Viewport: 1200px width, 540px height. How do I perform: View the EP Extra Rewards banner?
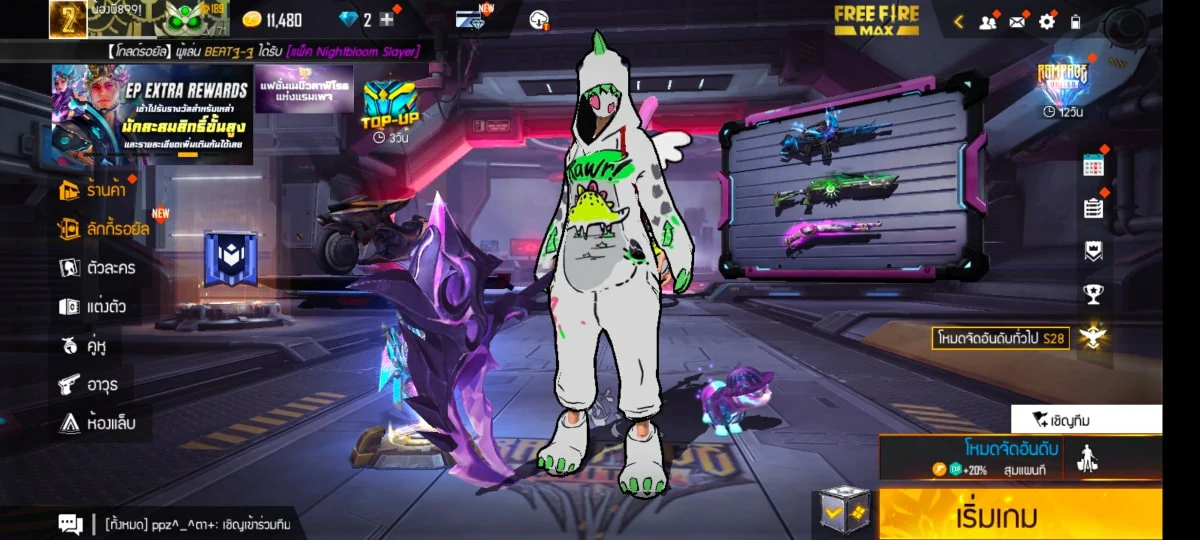point(151,114)
